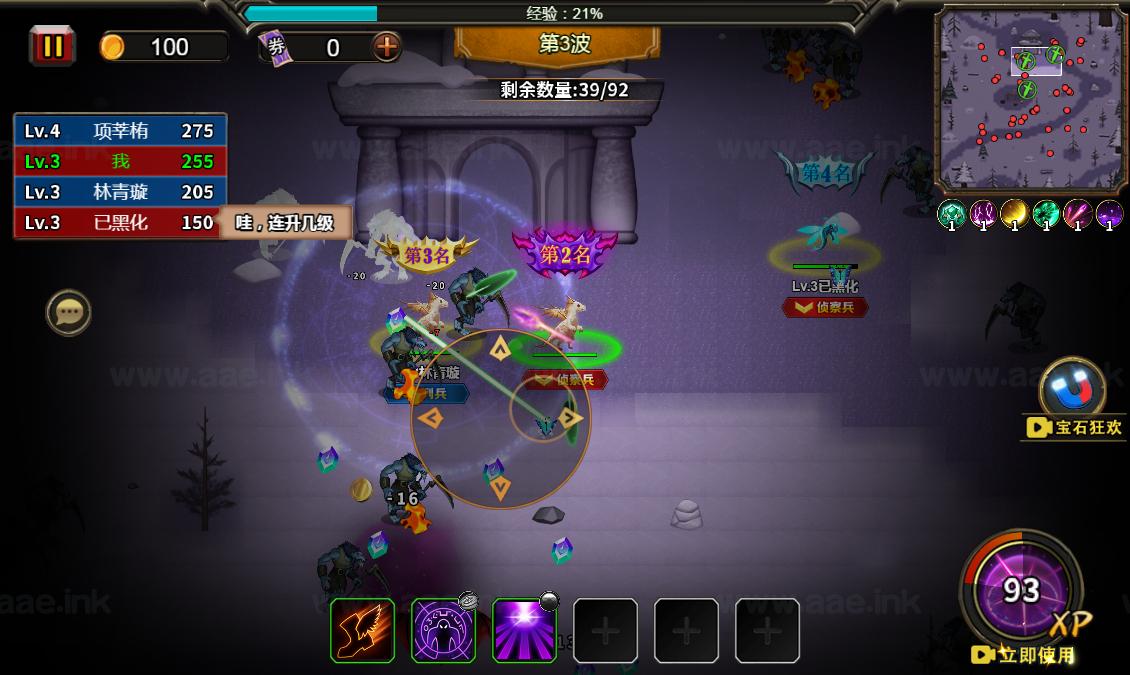The image size is (1130, 675).
Task: Activate the purple shadow figure skill
Action: pyautogui.click(x=443, y=630)
